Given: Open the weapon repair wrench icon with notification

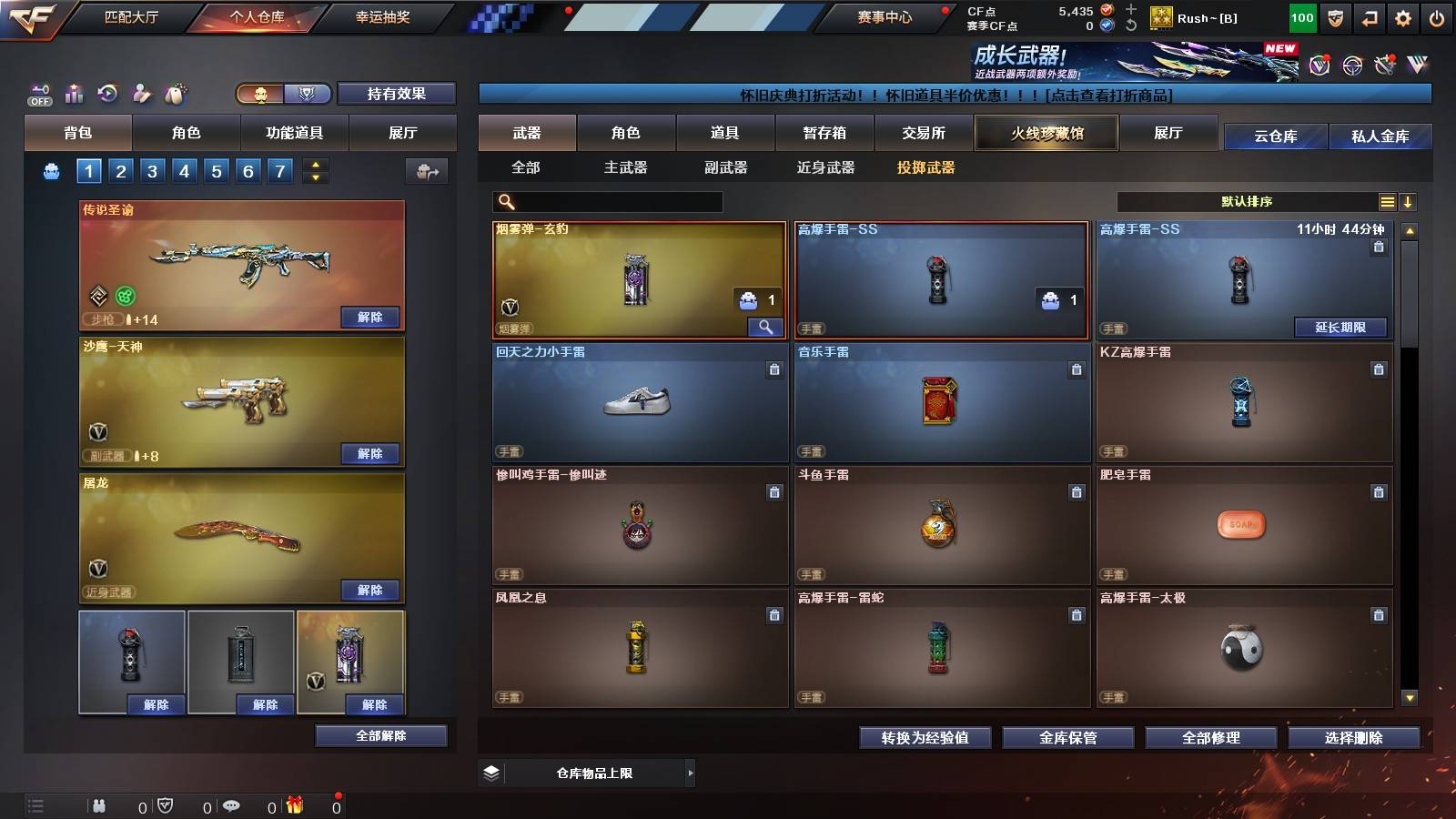Looking at the screenshot, I should (1386, 64).
